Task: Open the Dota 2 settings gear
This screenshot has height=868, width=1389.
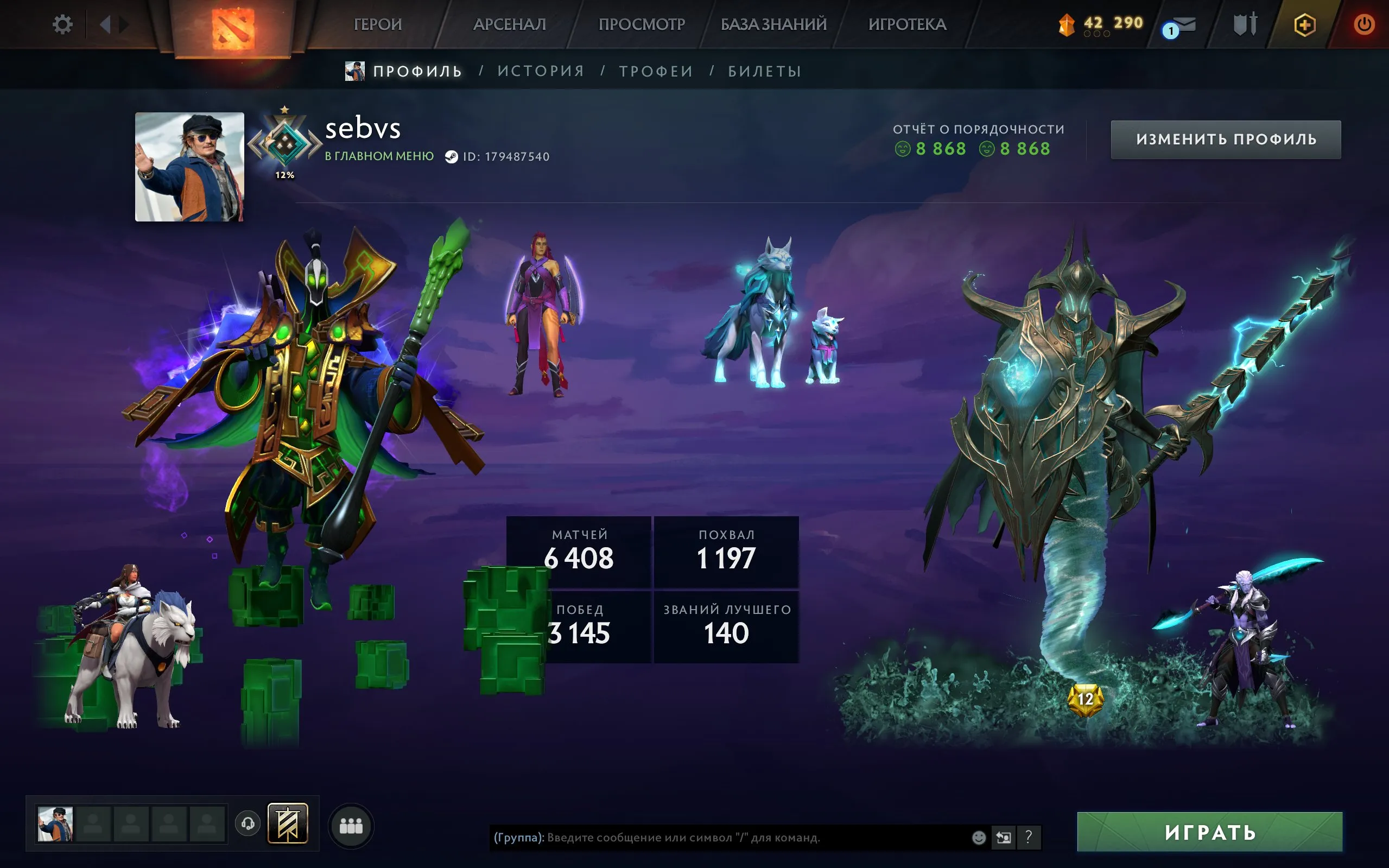Action: 63,24
